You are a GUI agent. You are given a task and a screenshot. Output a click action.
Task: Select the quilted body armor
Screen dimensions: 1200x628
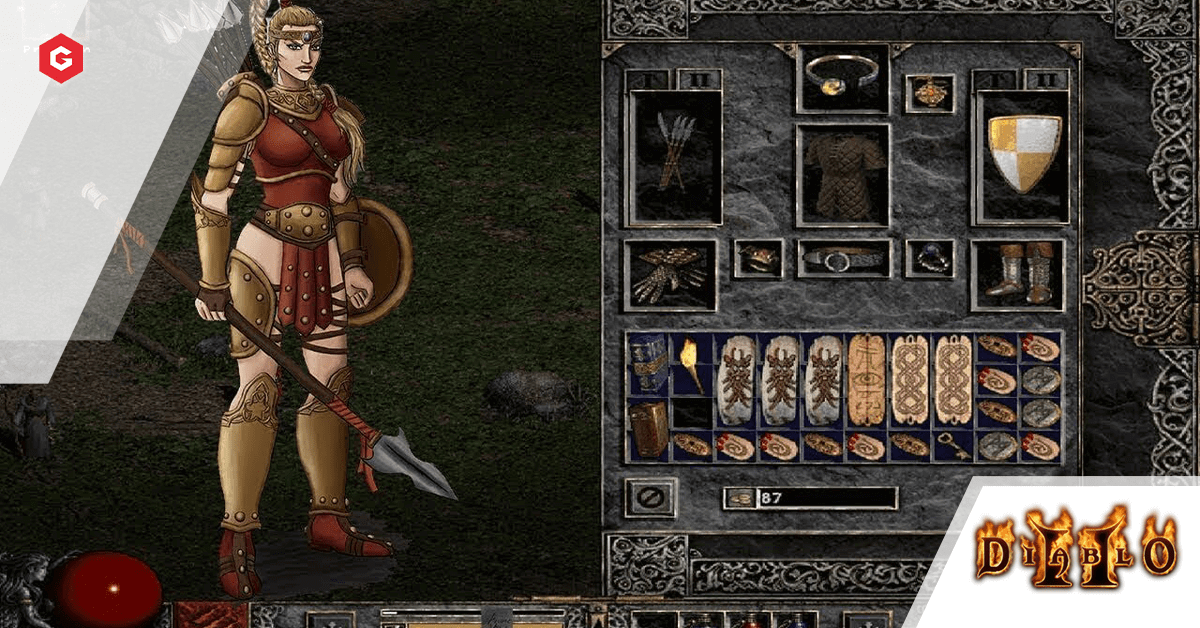(842, 175)
